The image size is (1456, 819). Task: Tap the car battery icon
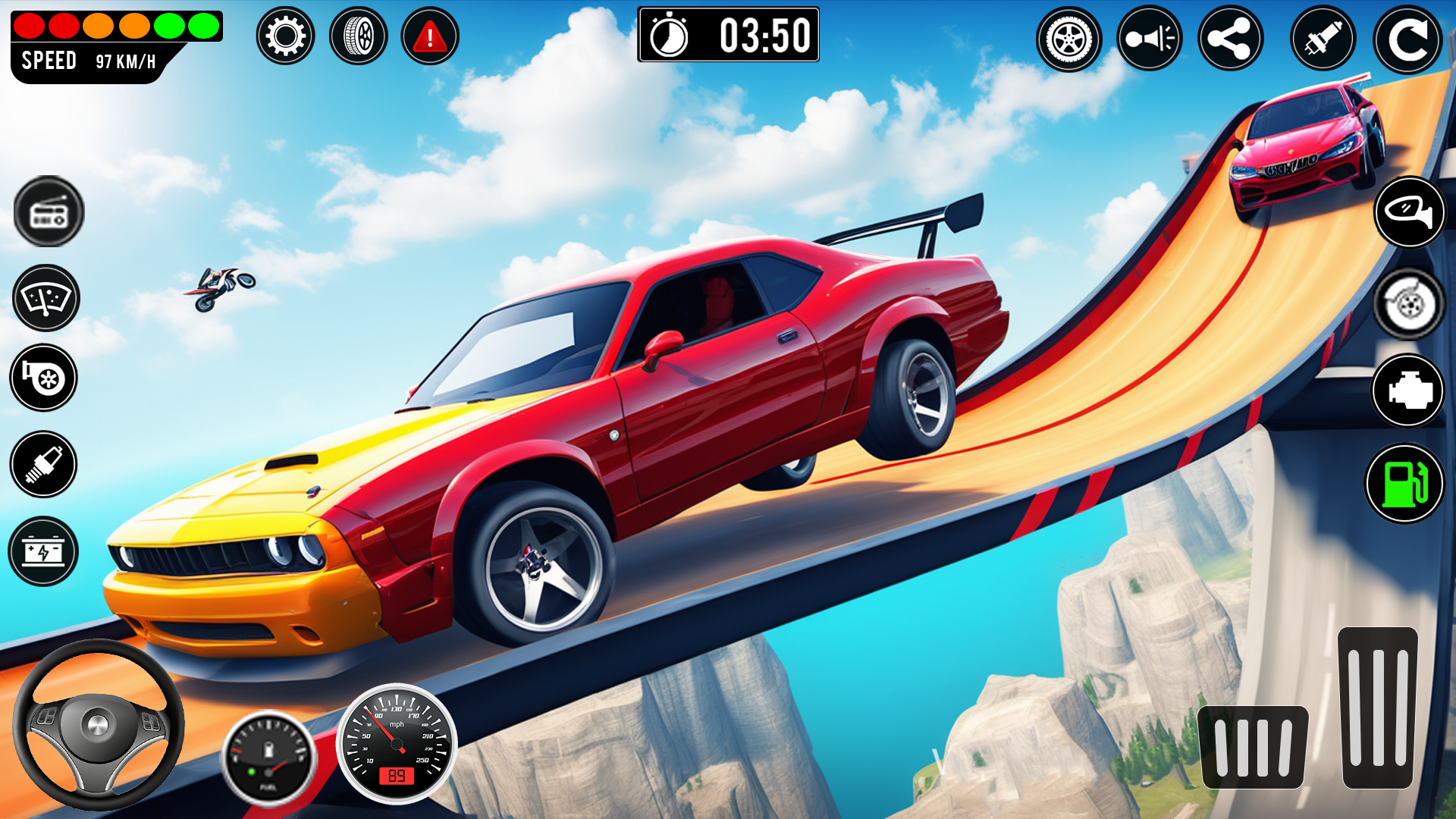[43, 551]
